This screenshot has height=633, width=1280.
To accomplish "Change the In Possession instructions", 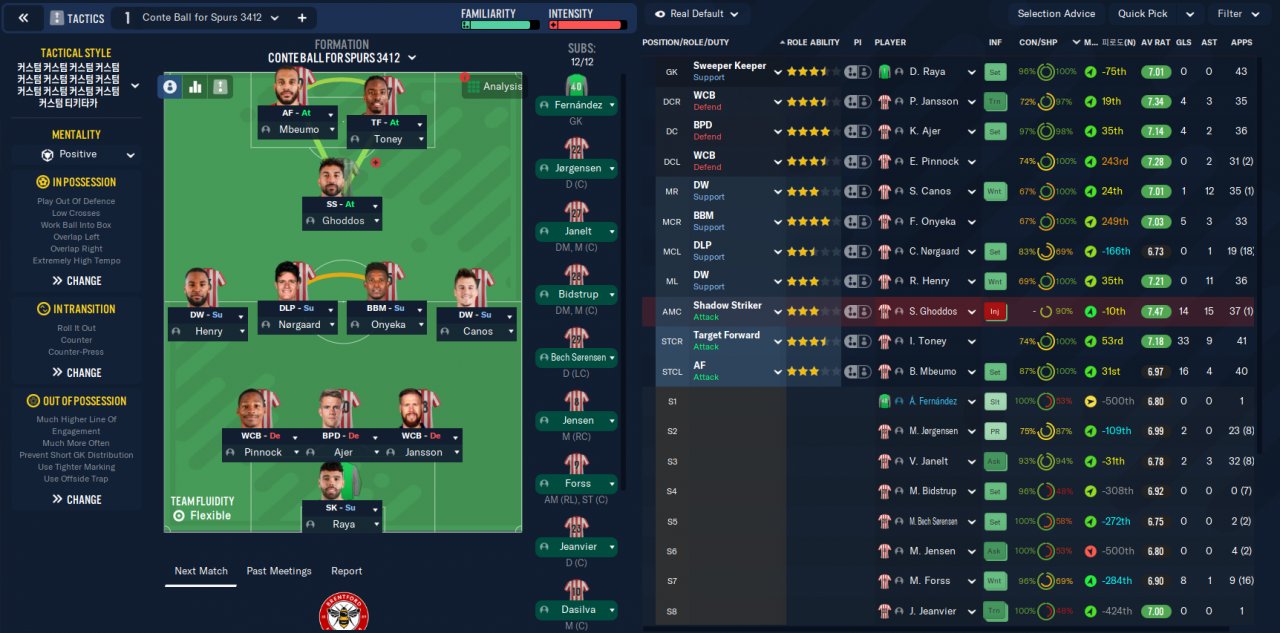I will point(77,281).
